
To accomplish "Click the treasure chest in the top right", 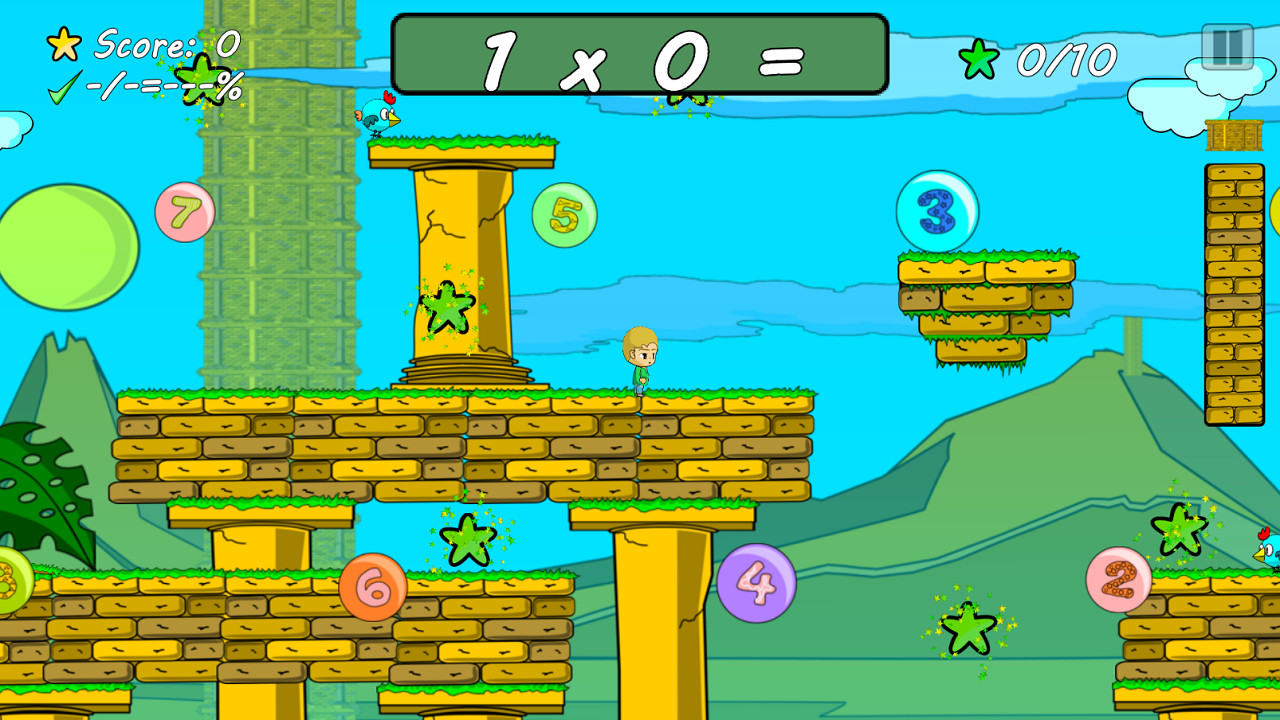I will tap(1236, 133).
